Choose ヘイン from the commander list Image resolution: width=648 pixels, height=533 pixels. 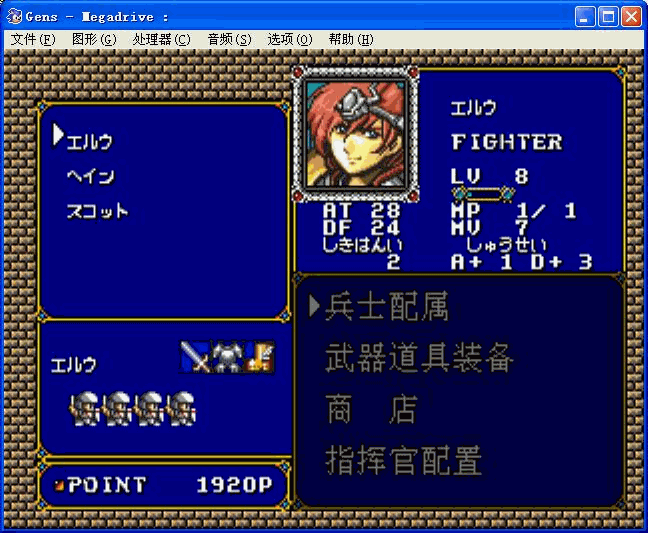point(90,176)
